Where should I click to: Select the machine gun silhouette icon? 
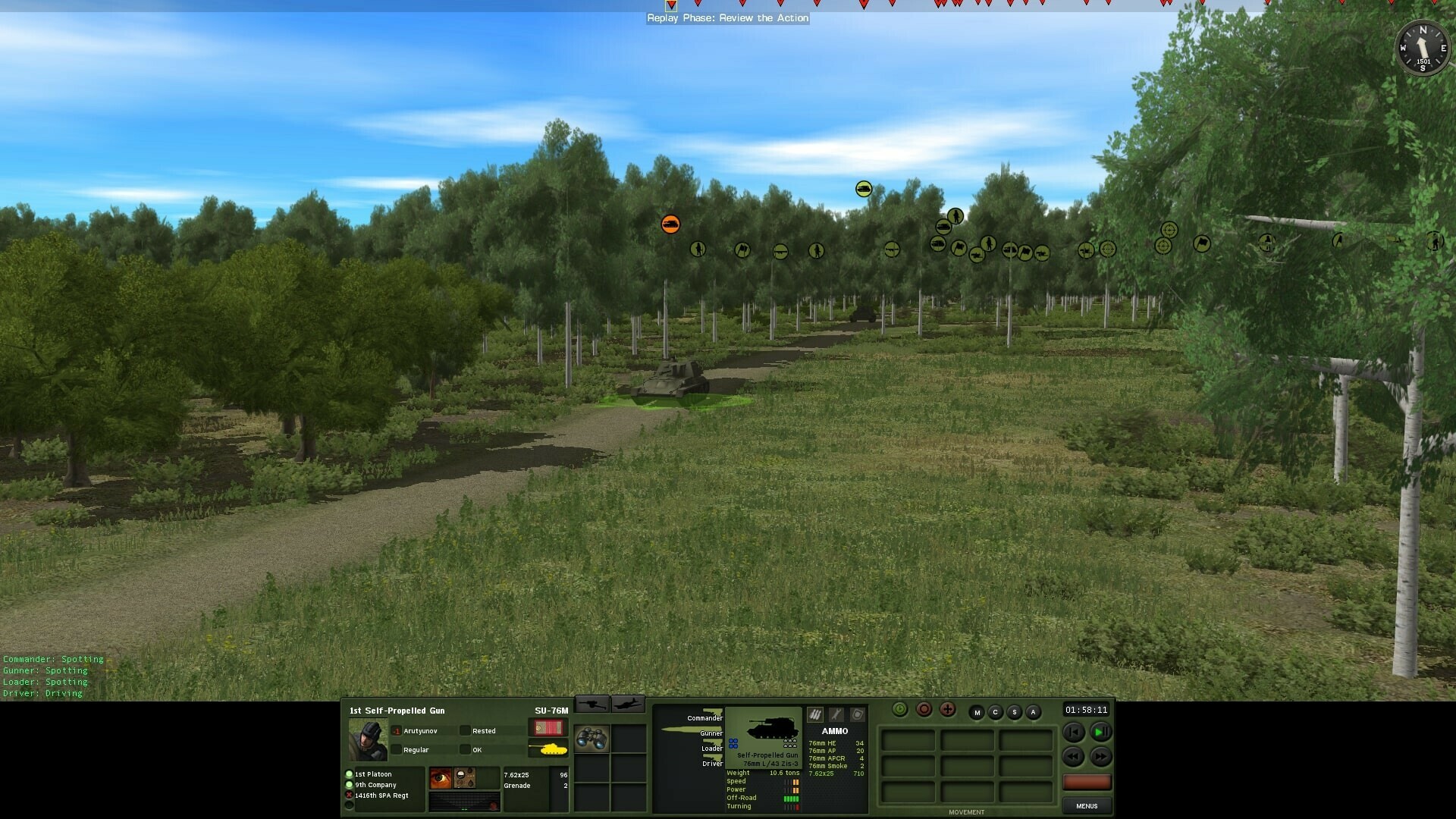click(x=594, y=704)
